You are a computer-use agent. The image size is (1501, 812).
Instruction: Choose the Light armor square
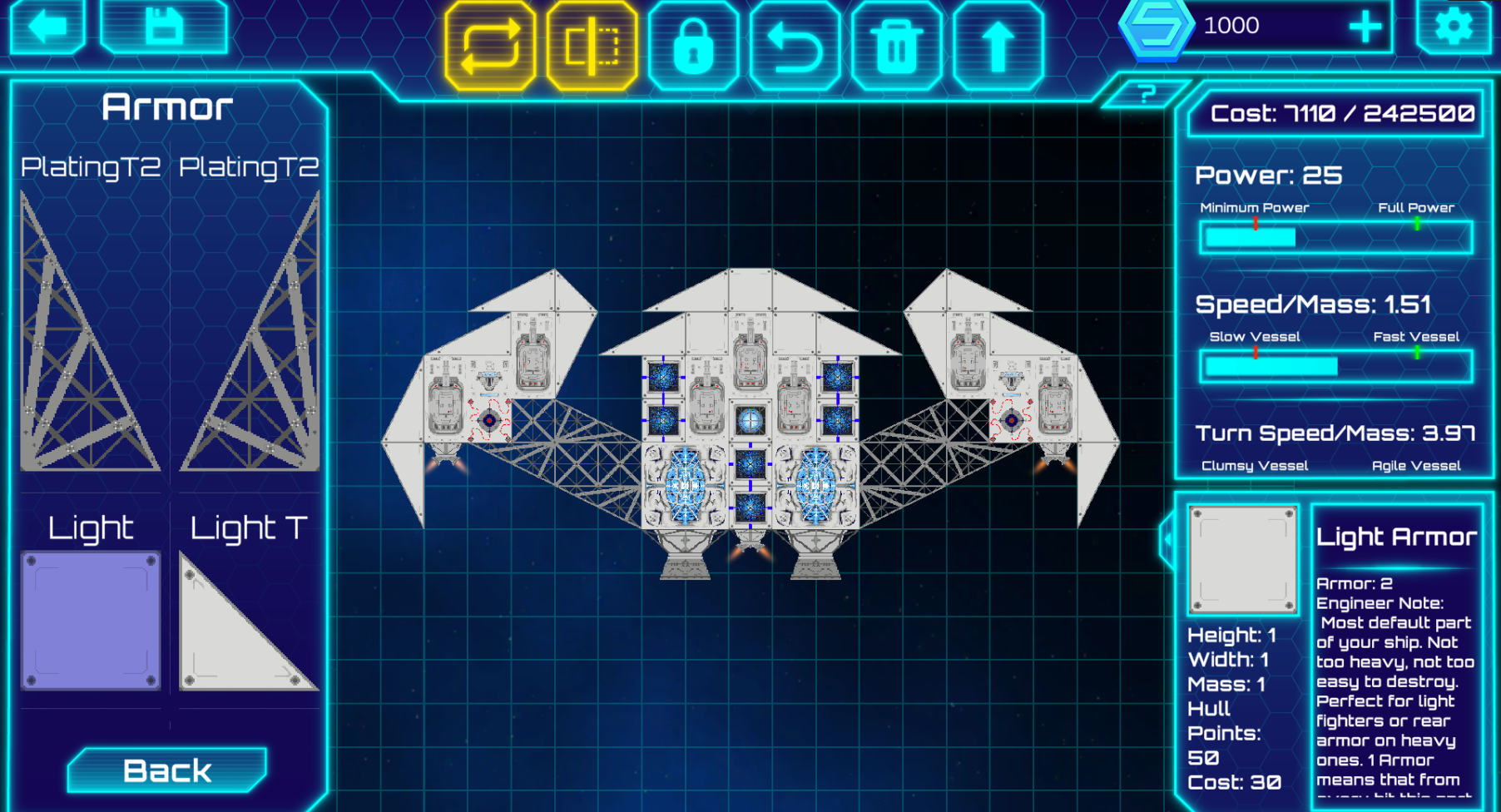[x=92, y=620]
